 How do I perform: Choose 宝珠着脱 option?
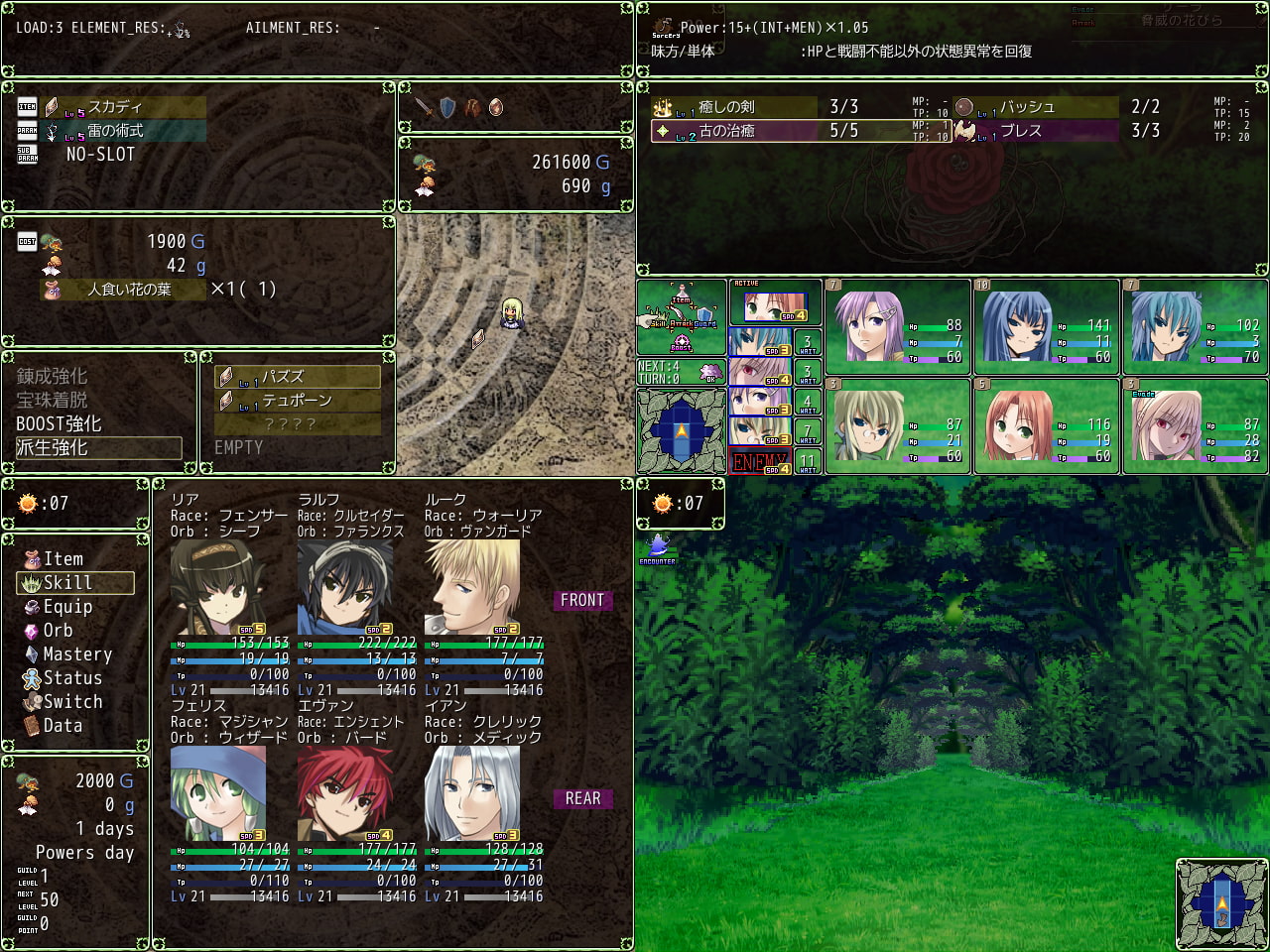click(53, 401)
